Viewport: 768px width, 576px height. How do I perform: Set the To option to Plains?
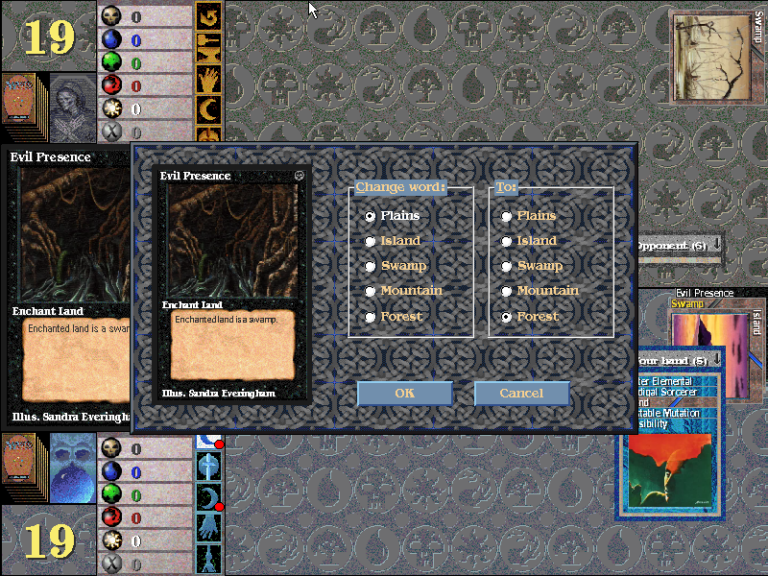(507, 216)
